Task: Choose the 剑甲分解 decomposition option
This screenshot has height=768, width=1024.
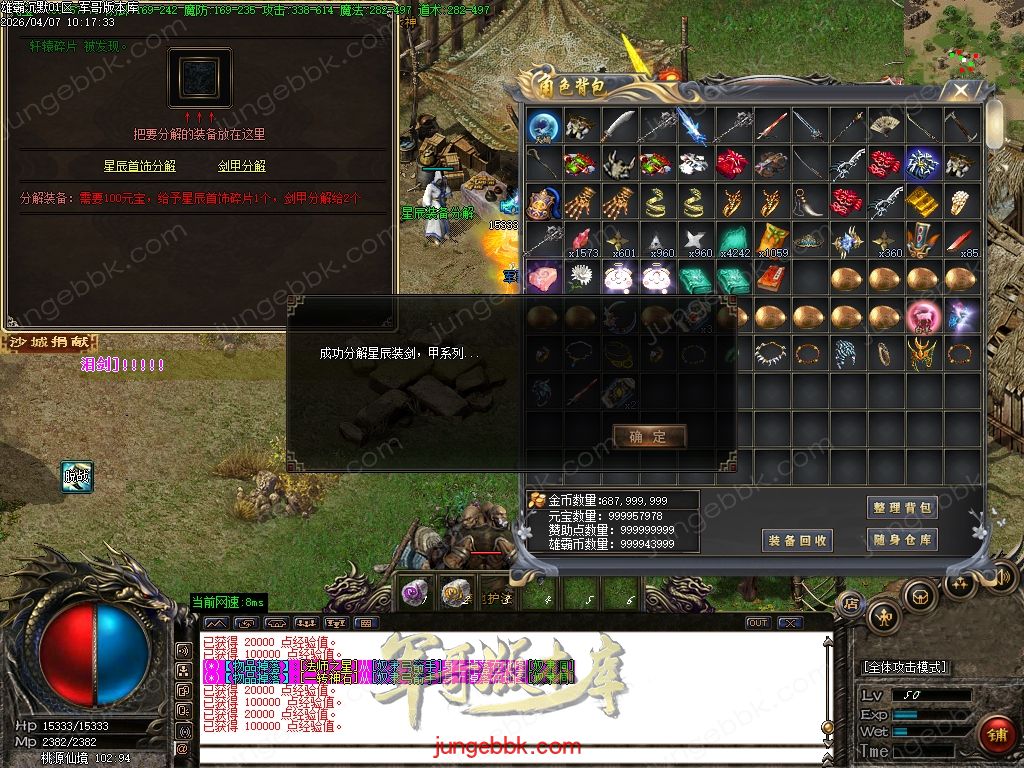Action: (242, 166)
